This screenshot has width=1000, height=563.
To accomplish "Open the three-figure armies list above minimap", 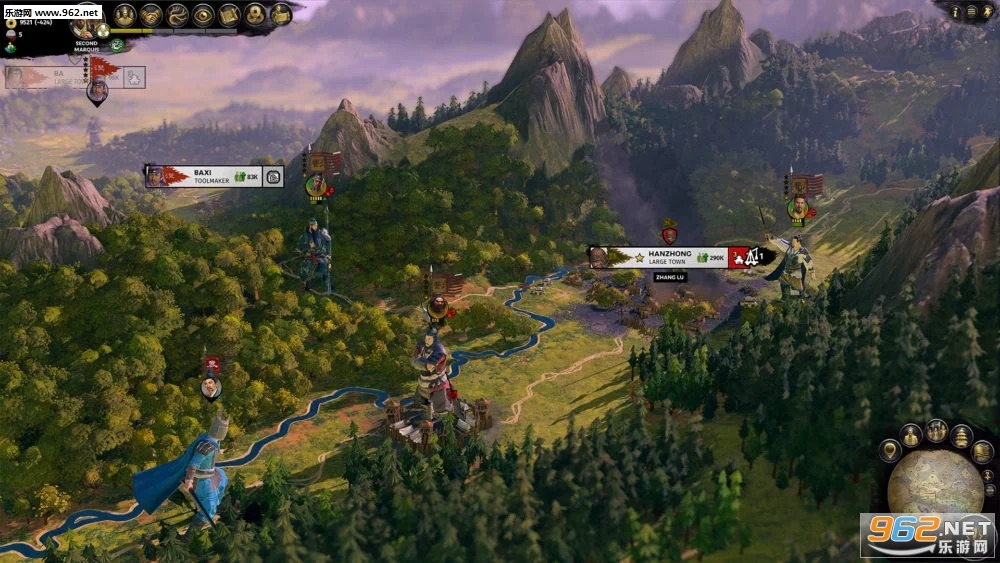I will click(x=936, y=430).
